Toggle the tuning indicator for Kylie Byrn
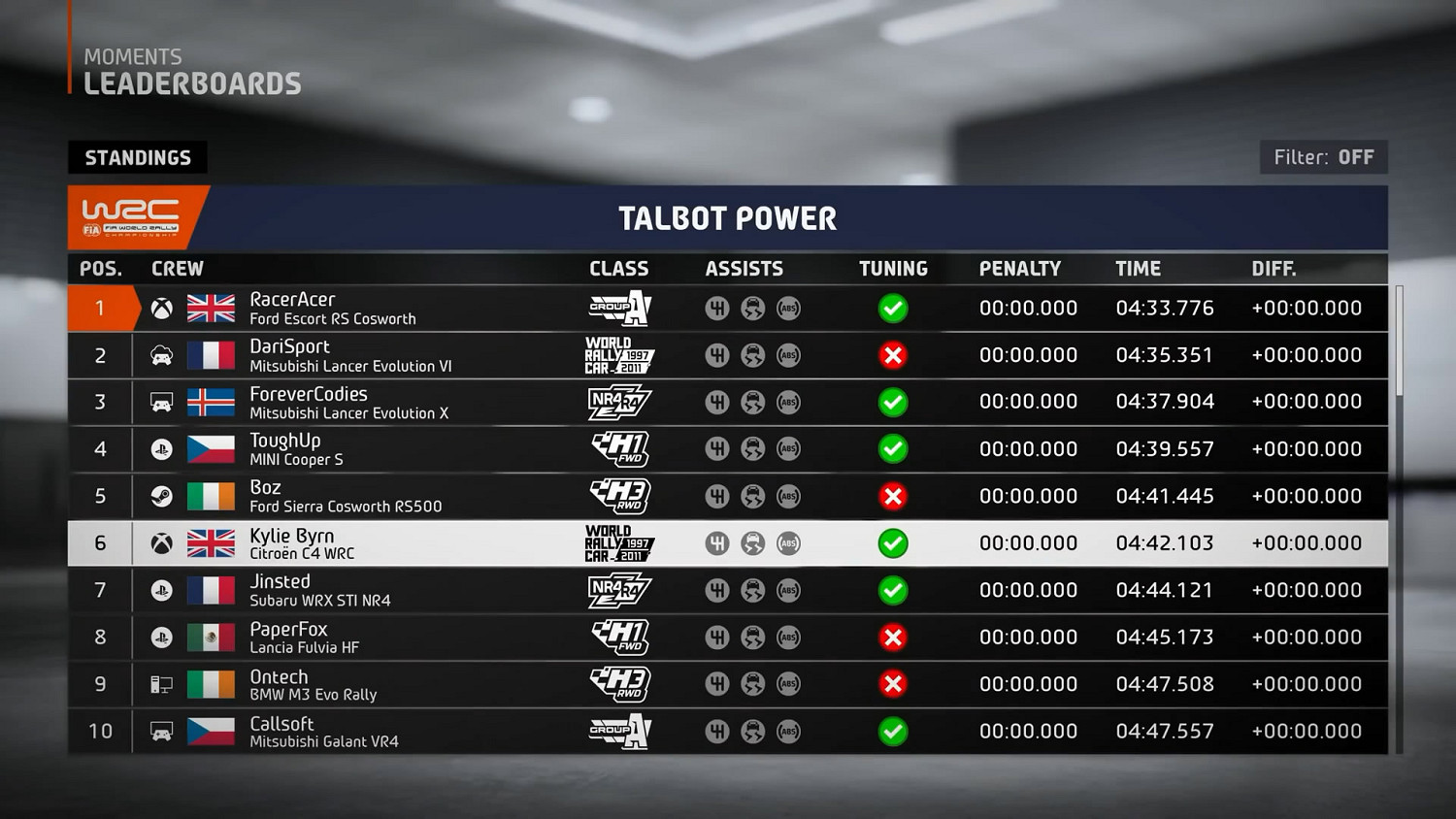The image size is (1456, 819). coord(893,543)
